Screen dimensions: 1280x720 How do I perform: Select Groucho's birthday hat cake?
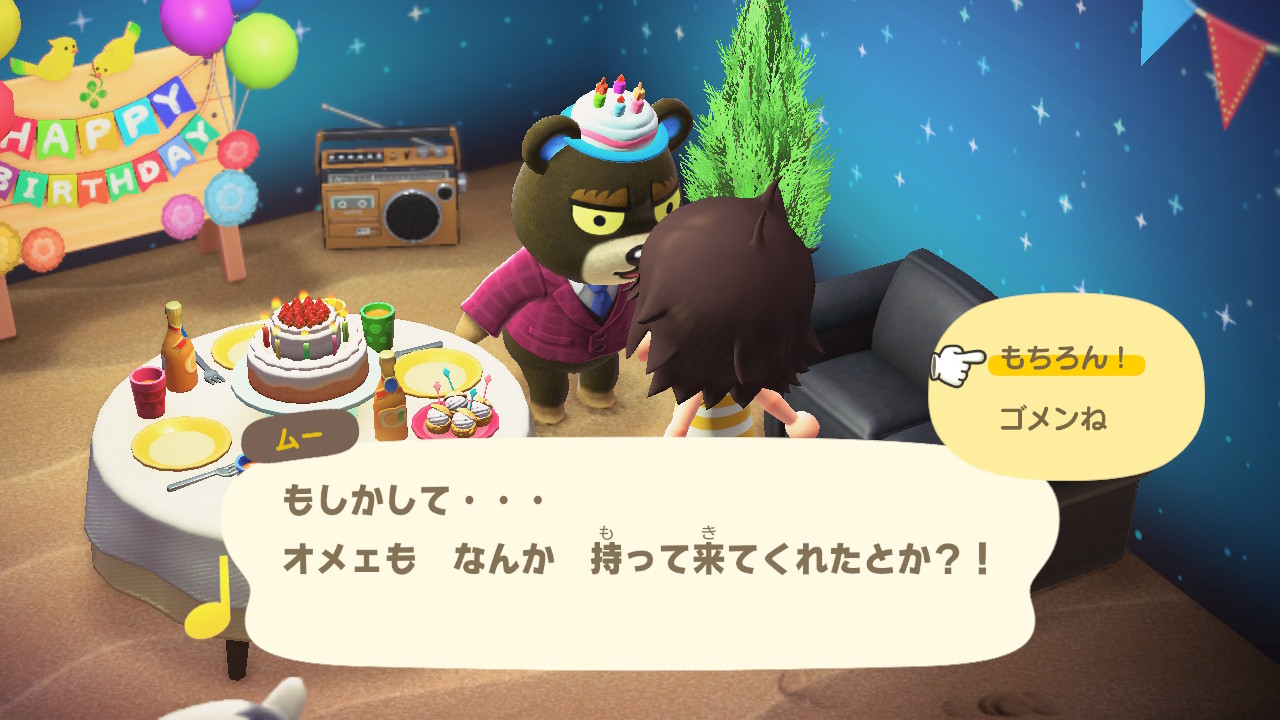tap(613, 120)
